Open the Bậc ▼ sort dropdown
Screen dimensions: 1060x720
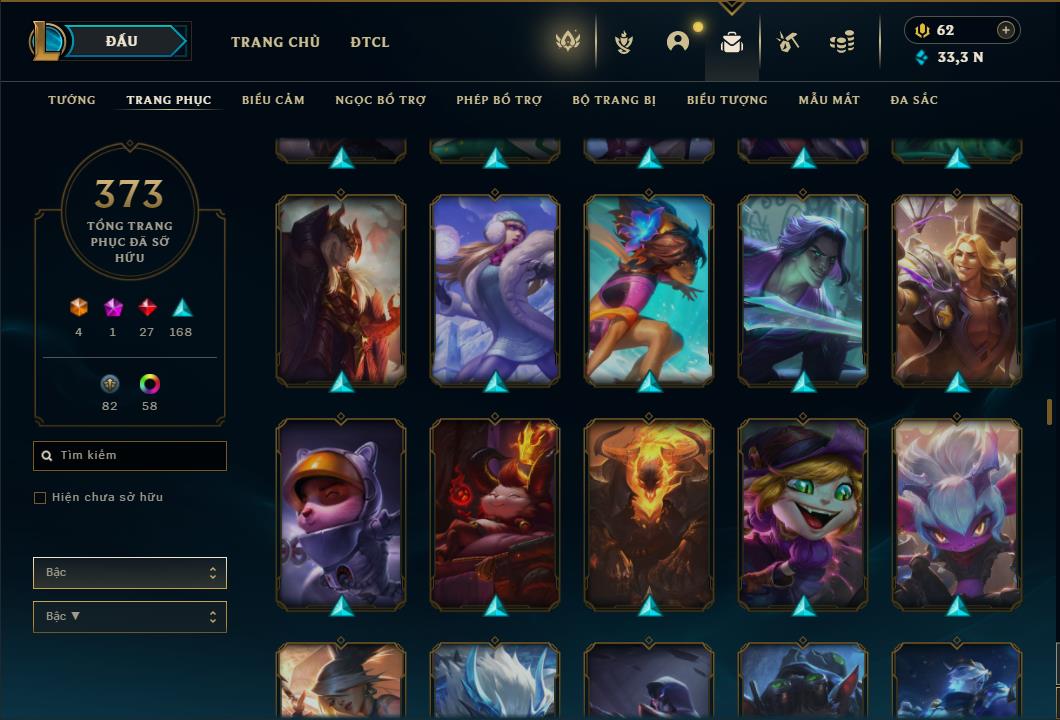(130, 617)
